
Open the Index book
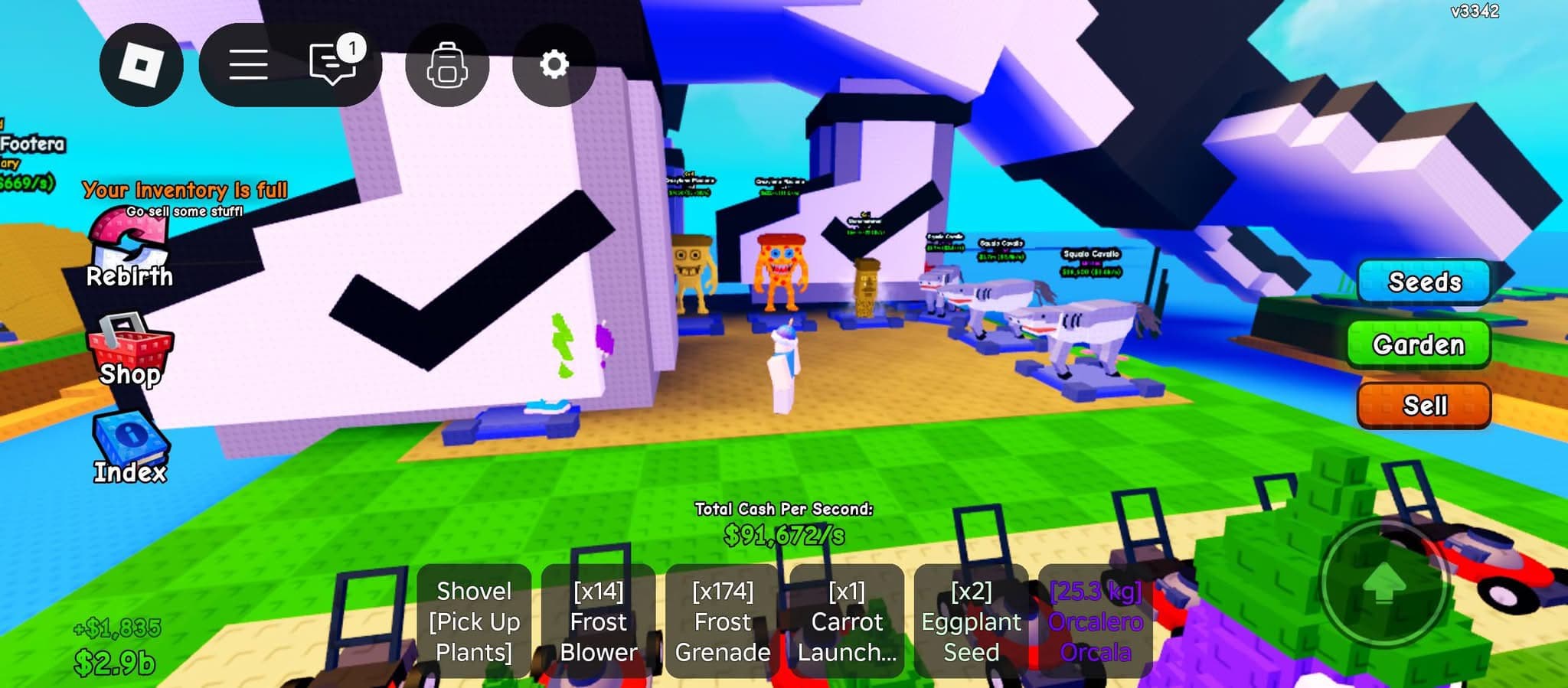point(130,449)
